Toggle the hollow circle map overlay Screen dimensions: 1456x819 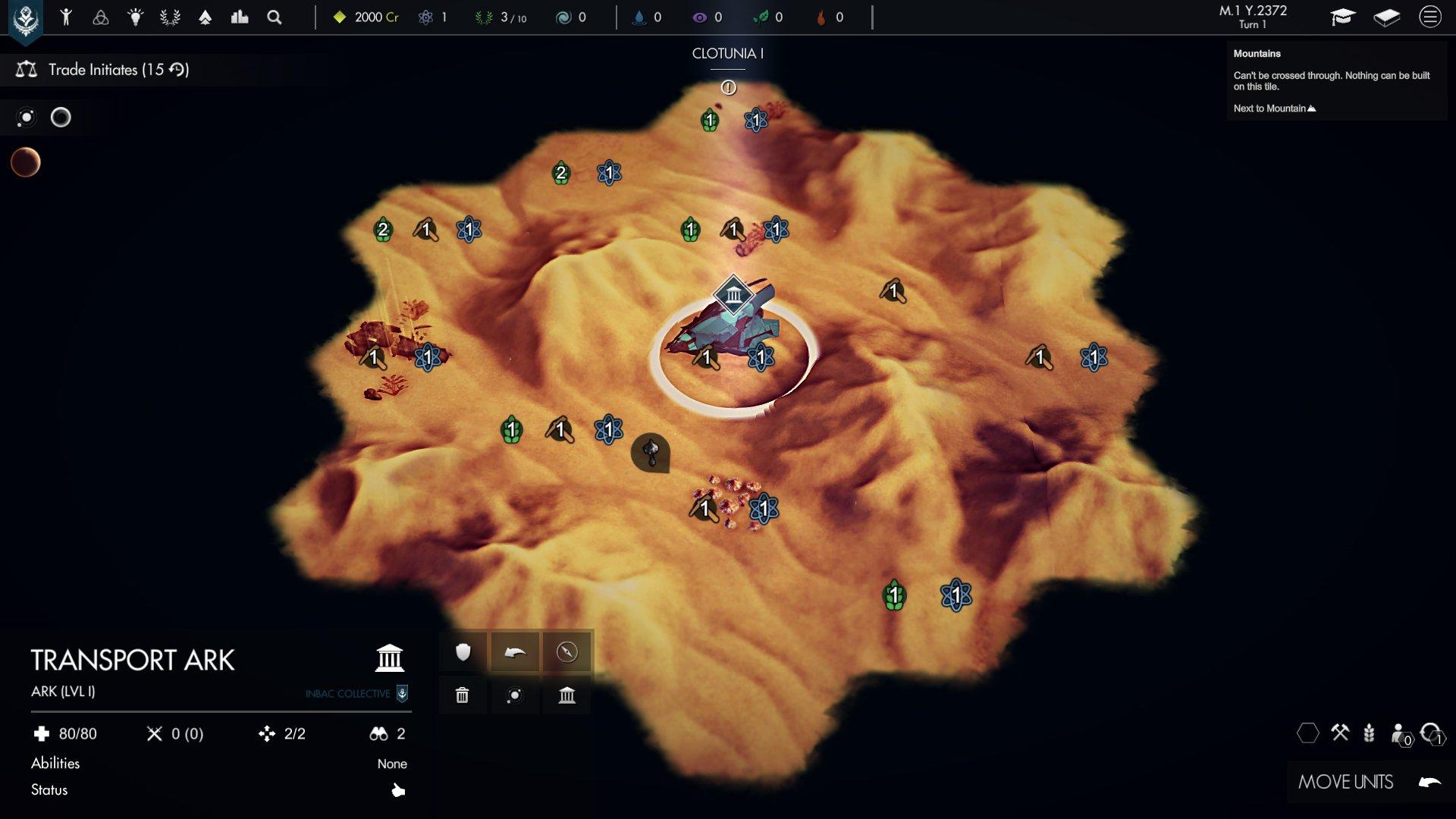click(61, 118)
